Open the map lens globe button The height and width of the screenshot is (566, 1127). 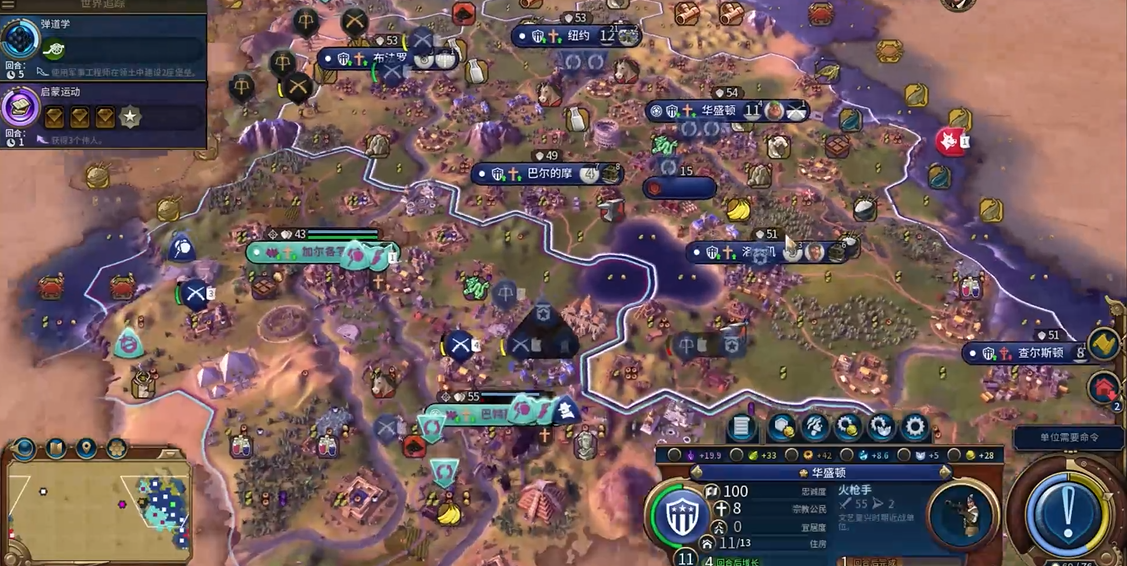click(24, 448)
